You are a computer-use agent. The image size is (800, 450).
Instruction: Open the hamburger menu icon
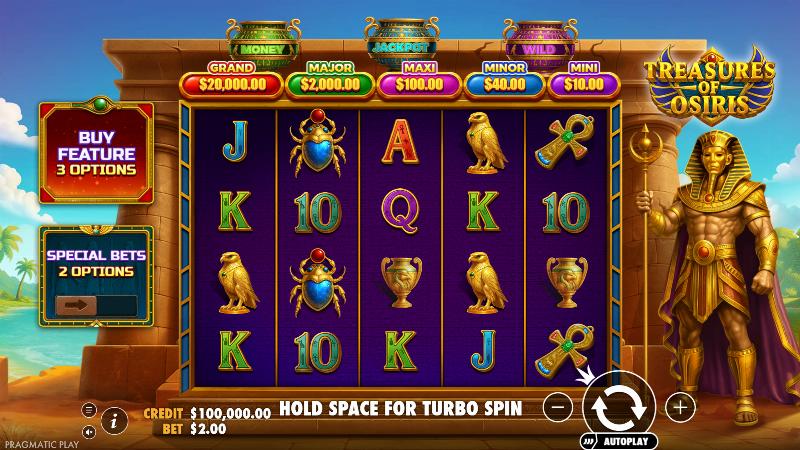[x=89, y=409]
